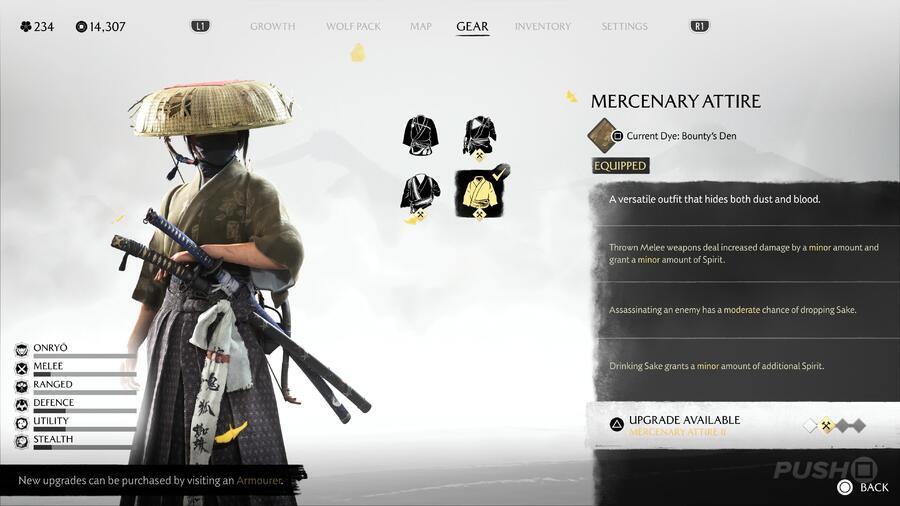This screenshot has height=506, width=900.
Task: Show the Settings tab
Action: tap(624, 26)
